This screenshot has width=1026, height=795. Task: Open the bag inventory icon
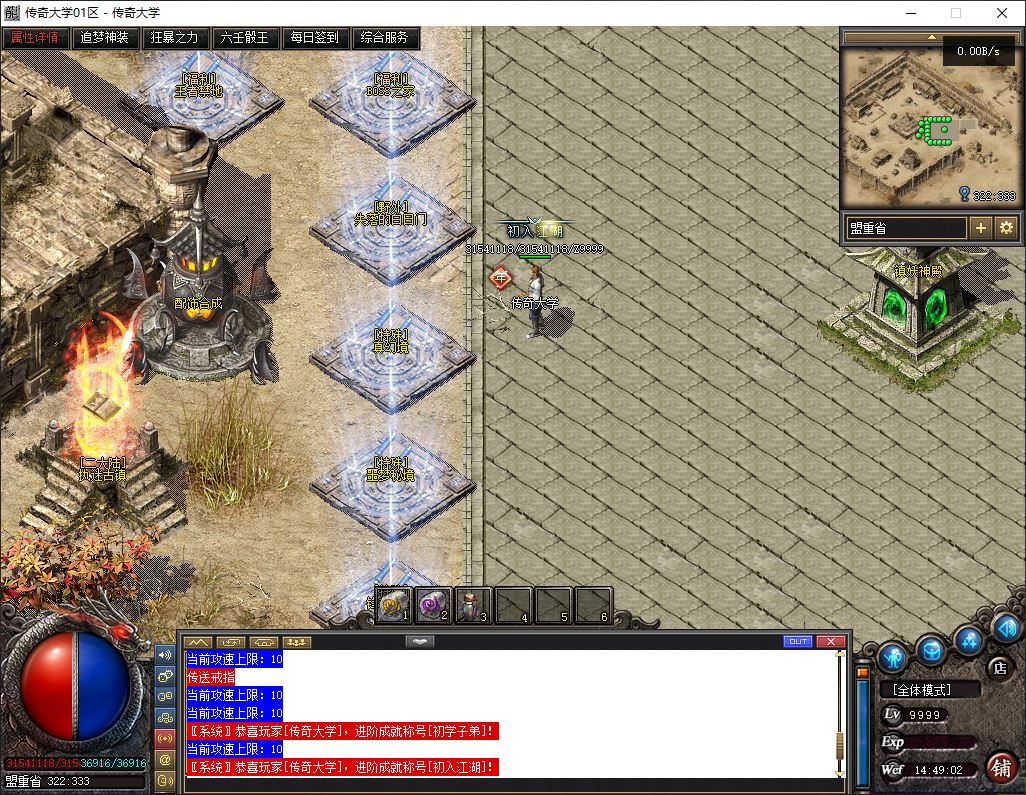coord(931,650)
